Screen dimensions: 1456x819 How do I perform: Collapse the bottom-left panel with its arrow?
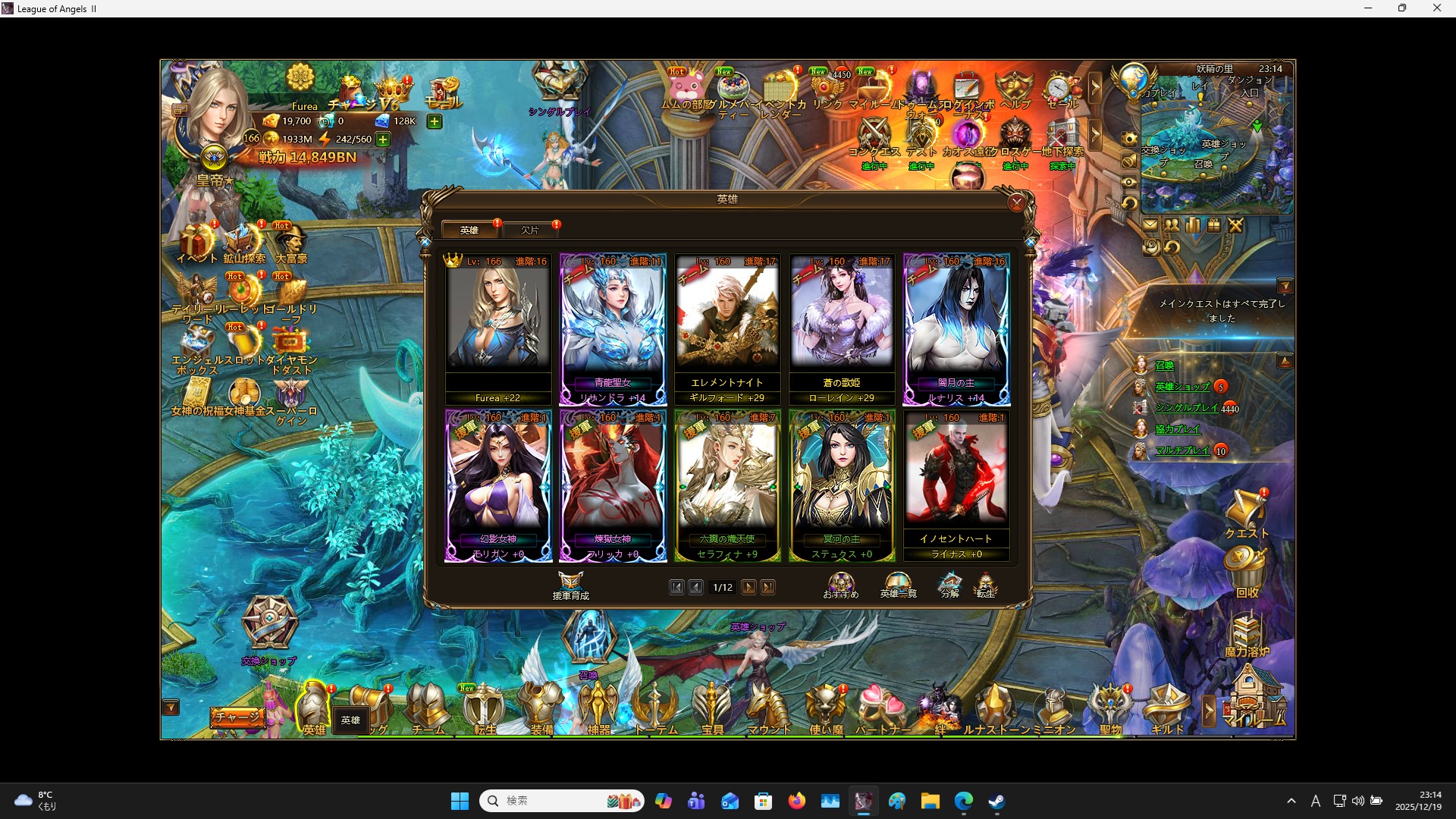[171, 707]
